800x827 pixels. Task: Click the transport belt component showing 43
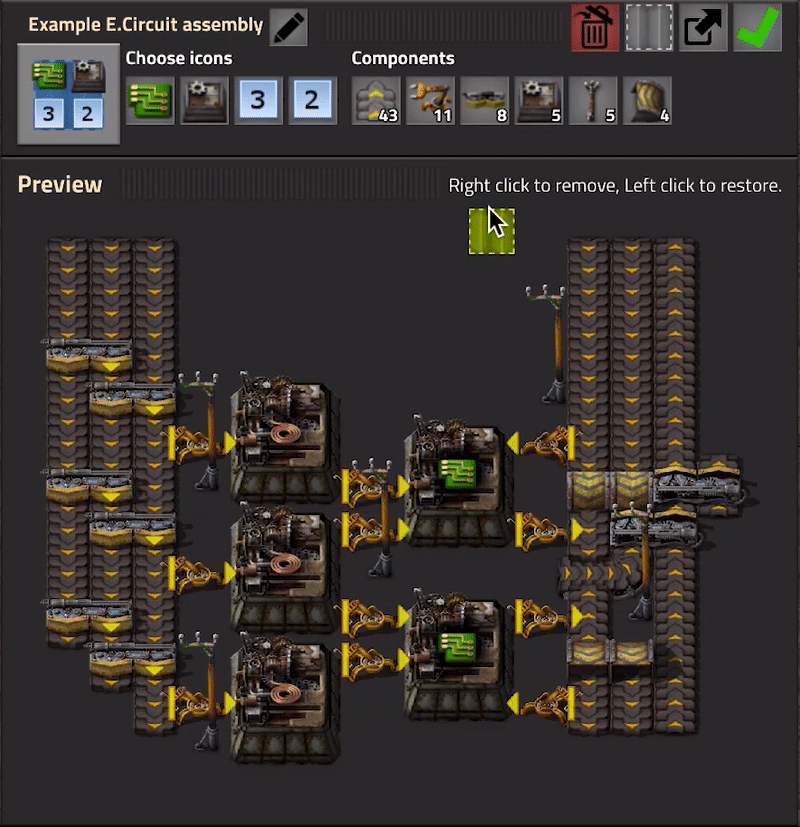[x=377, y=101]
